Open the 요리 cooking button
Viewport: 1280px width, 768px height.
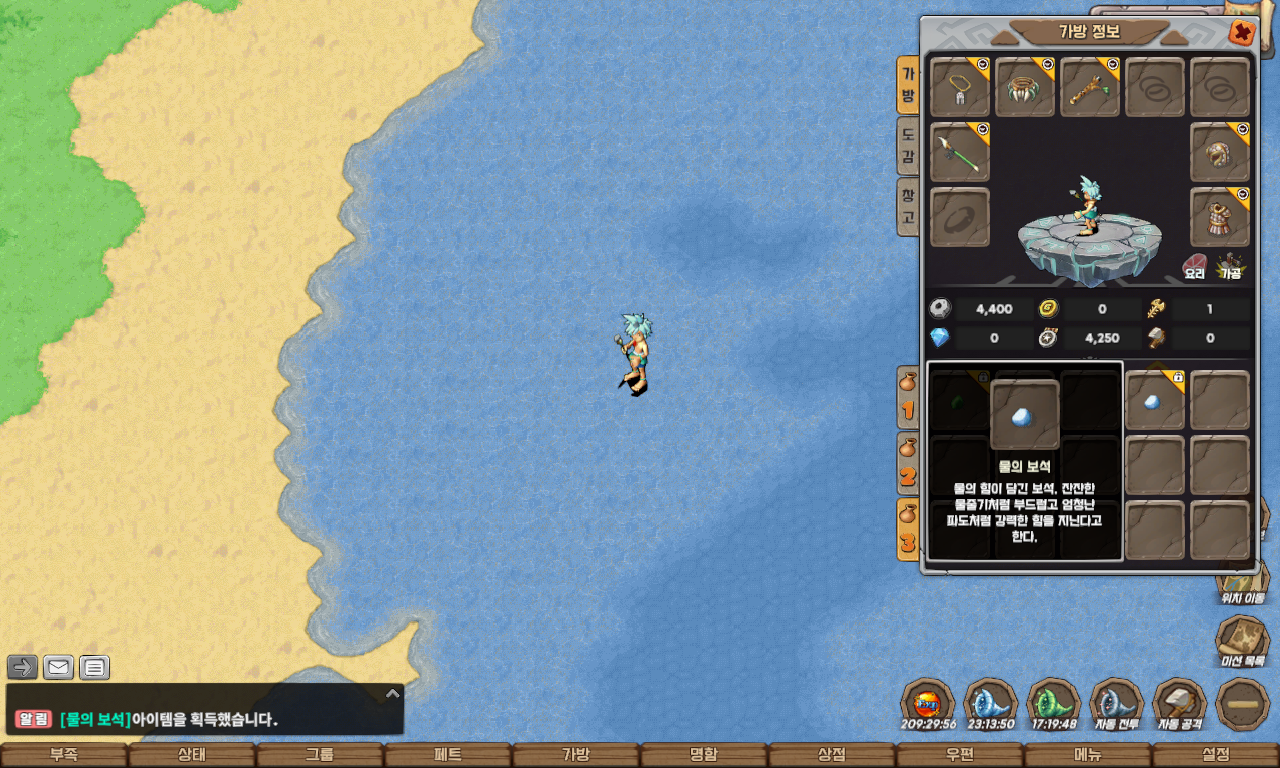[x=1194, y=266]
